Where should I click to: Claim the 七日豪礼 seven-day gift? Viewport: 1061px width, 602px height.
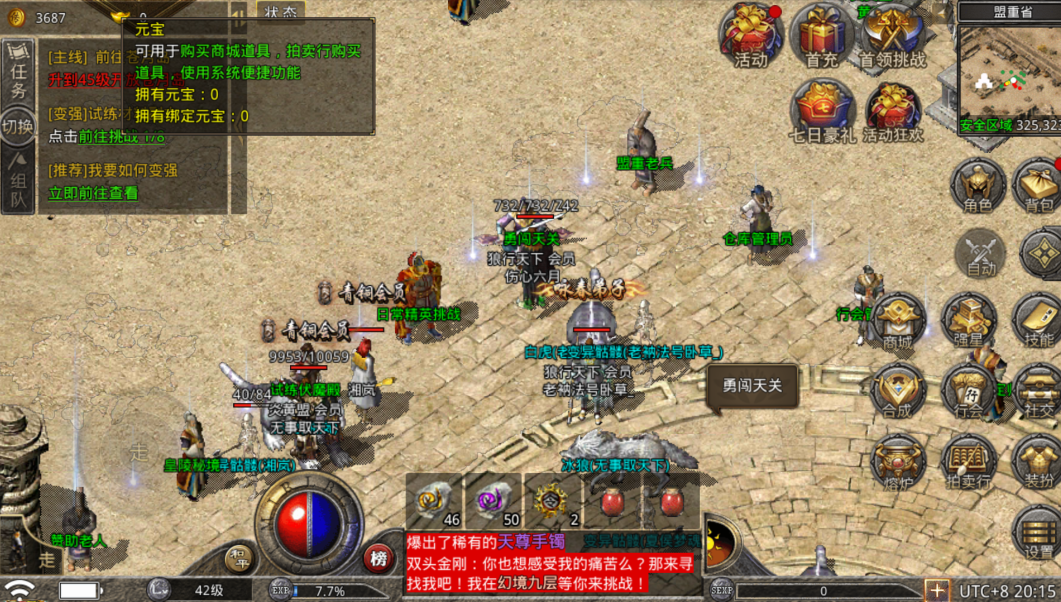(x=822, y=110)
